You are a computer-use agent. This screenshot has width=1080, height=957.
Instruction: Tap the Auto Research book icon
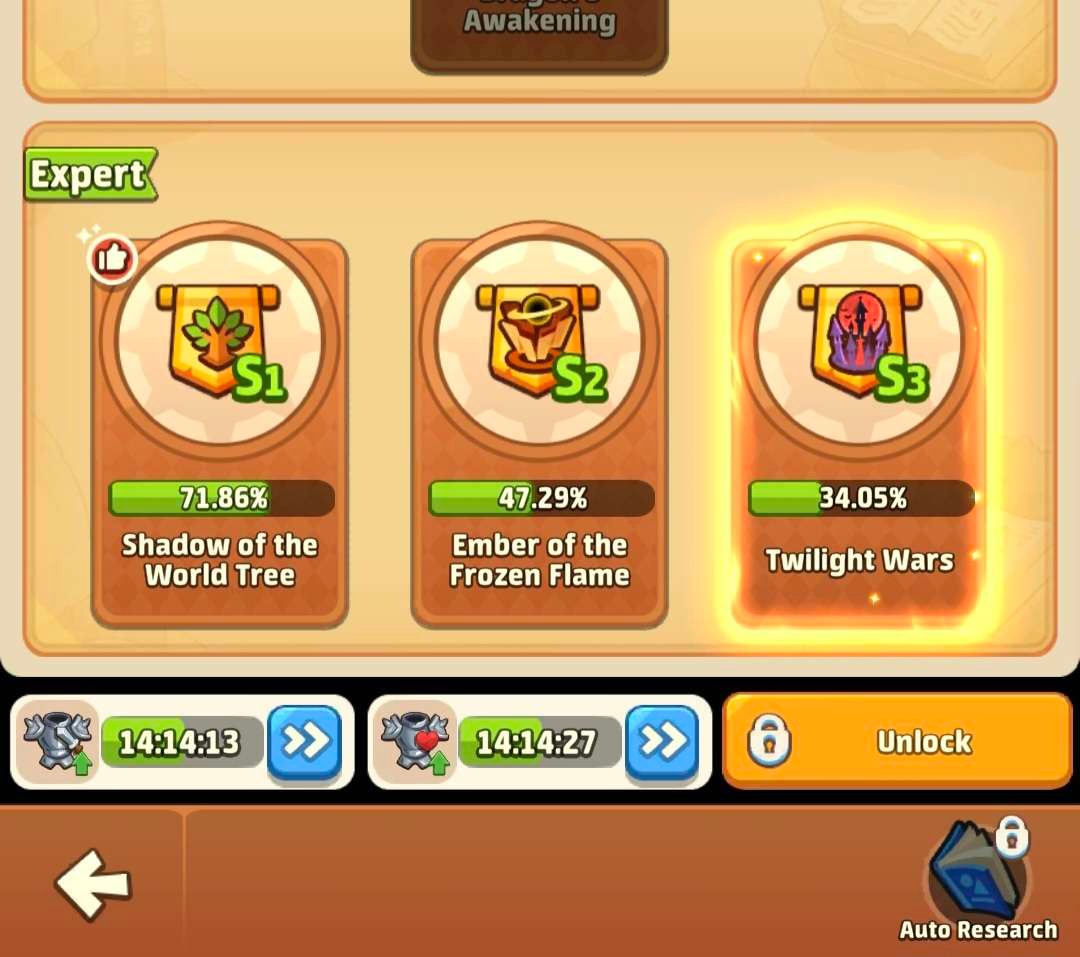coord(977,872)
